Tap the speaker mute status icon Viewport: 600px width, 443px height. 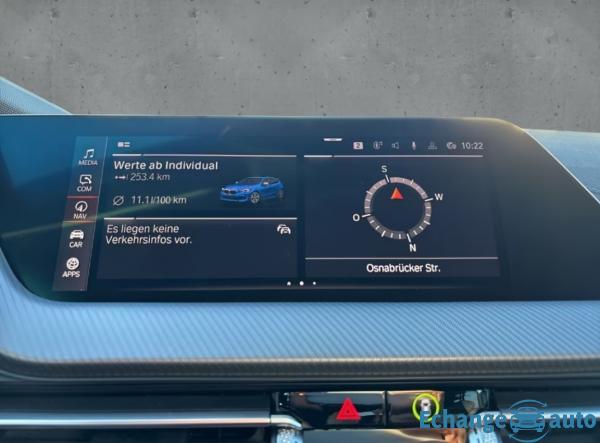395,145
